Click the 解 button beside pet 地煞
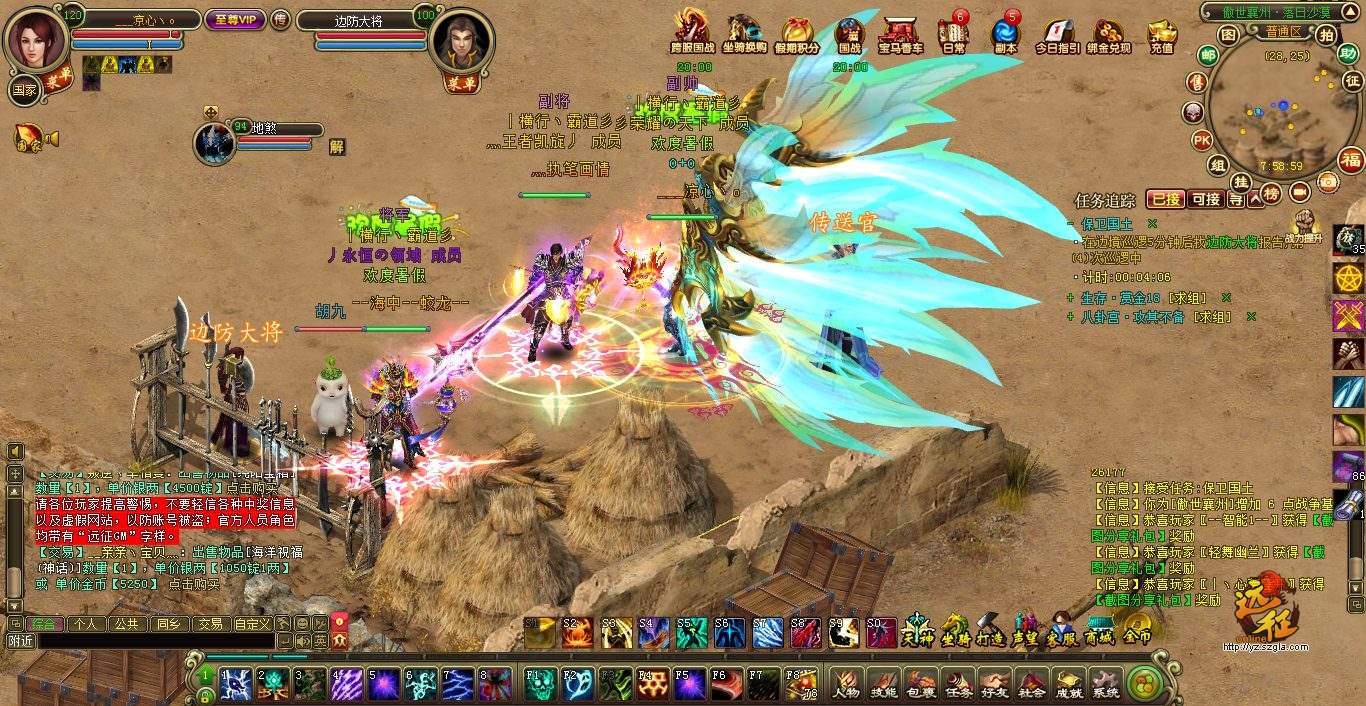Screen dimensions: 1366x706 tap(337, 146)
